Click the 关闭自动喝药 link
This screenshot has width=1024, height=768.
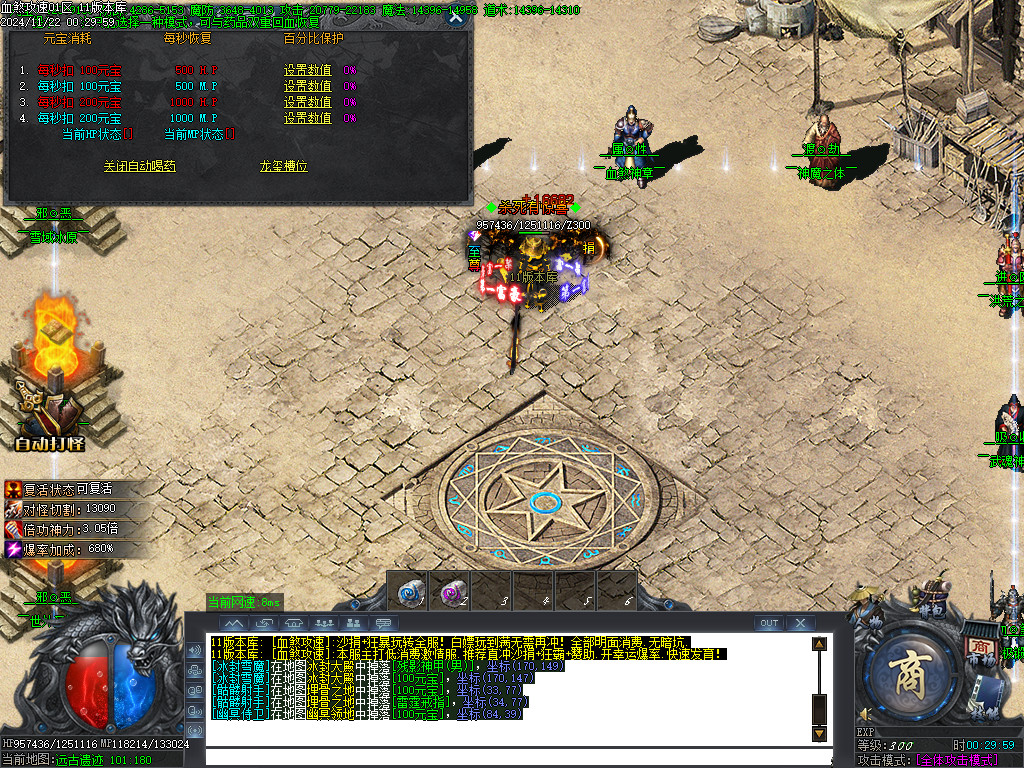(139, 166)
